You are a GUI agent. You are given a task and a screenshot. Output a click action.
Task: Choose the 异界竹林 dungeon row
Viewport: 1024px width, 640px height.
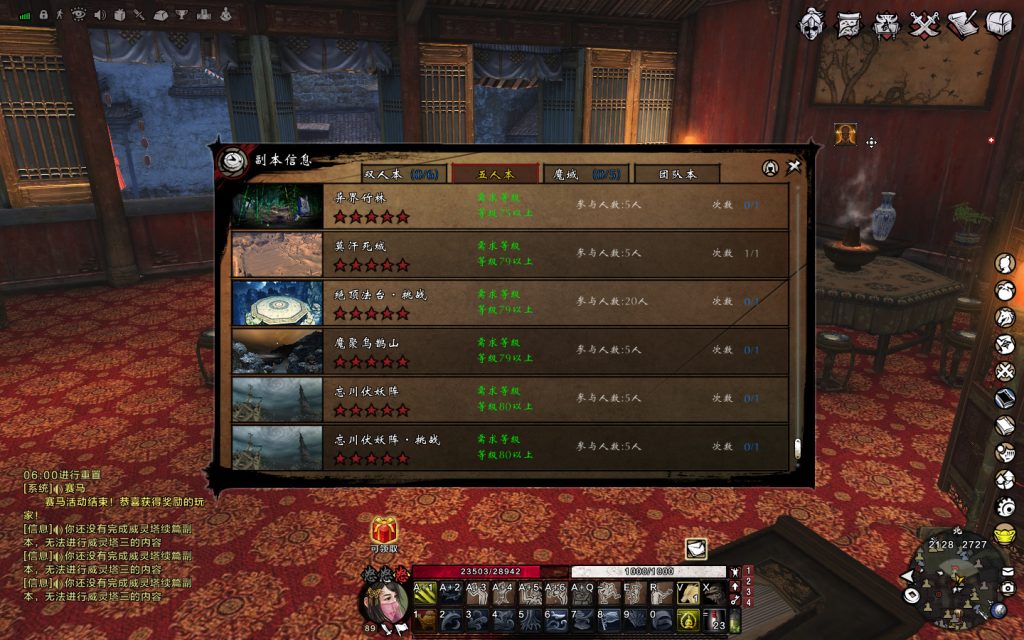[510, 206]
